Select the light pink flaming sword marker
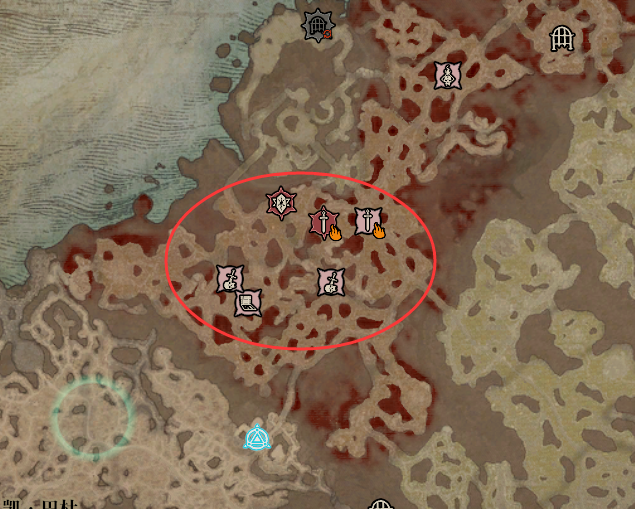 [369, 222]
